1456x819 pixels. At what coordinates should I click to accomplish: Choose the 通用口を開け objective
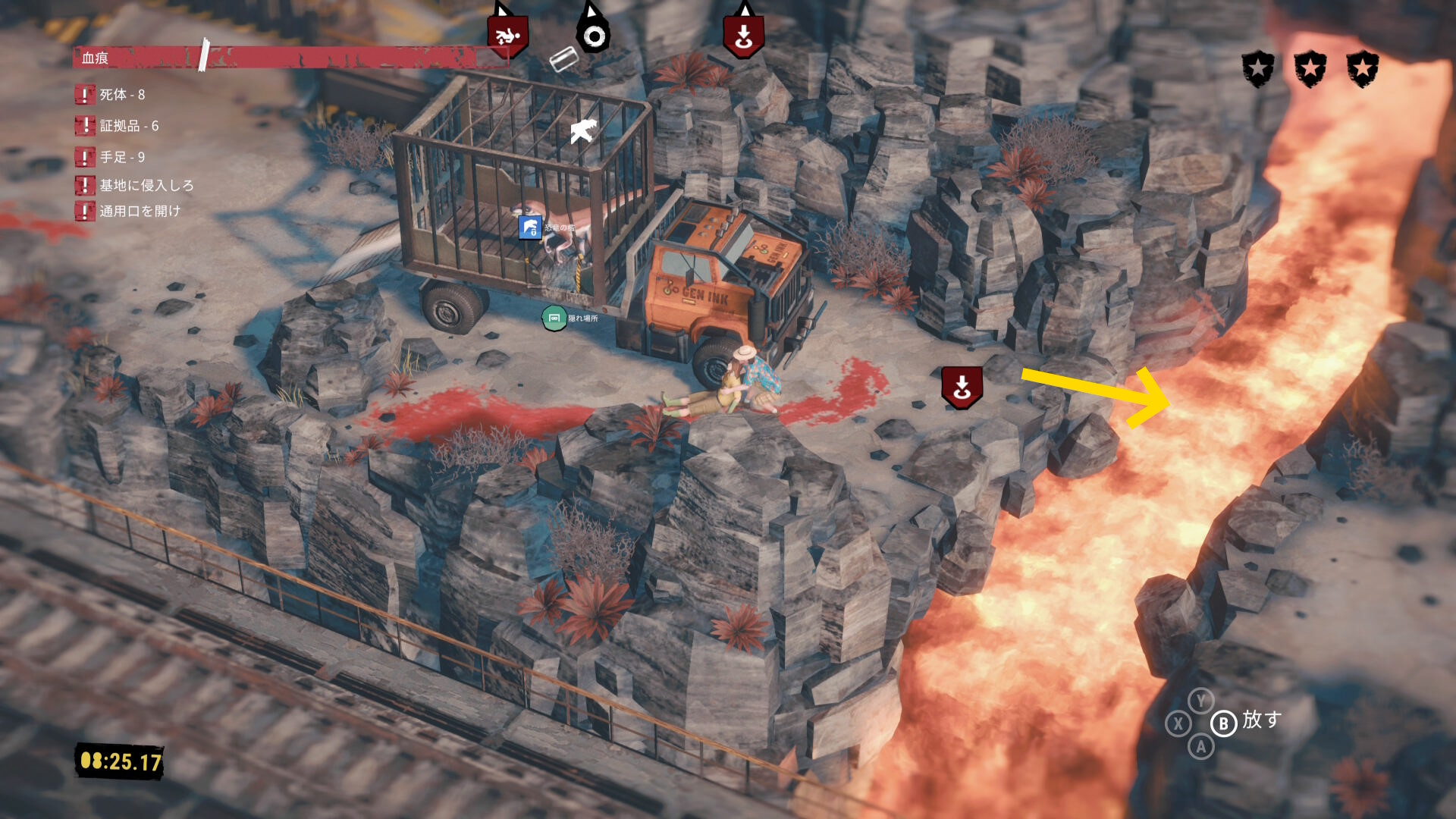[140, 211]
